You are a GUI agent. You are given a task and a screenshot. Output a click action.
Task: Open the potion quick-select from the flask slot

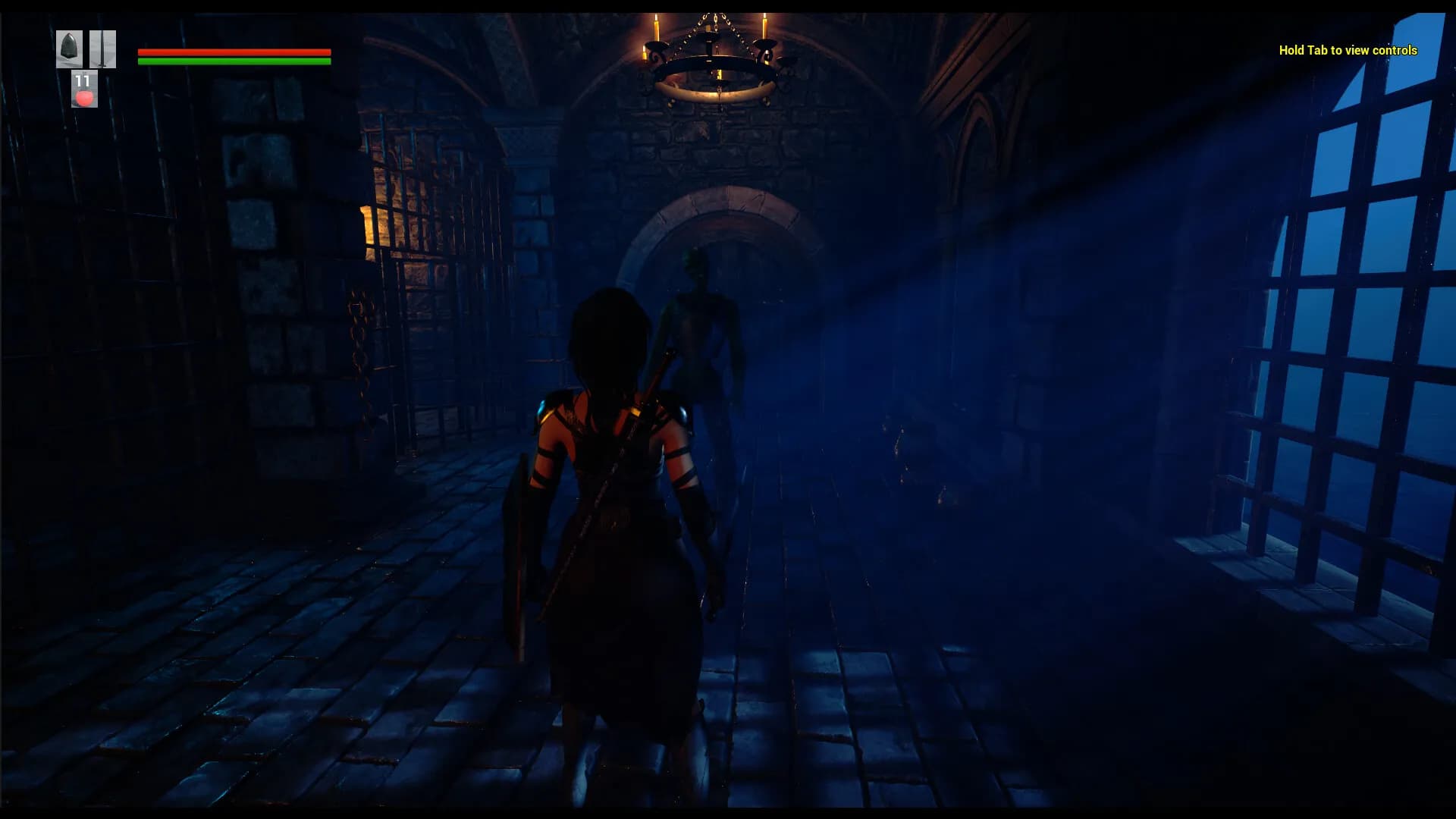click(x=83, y=97)
